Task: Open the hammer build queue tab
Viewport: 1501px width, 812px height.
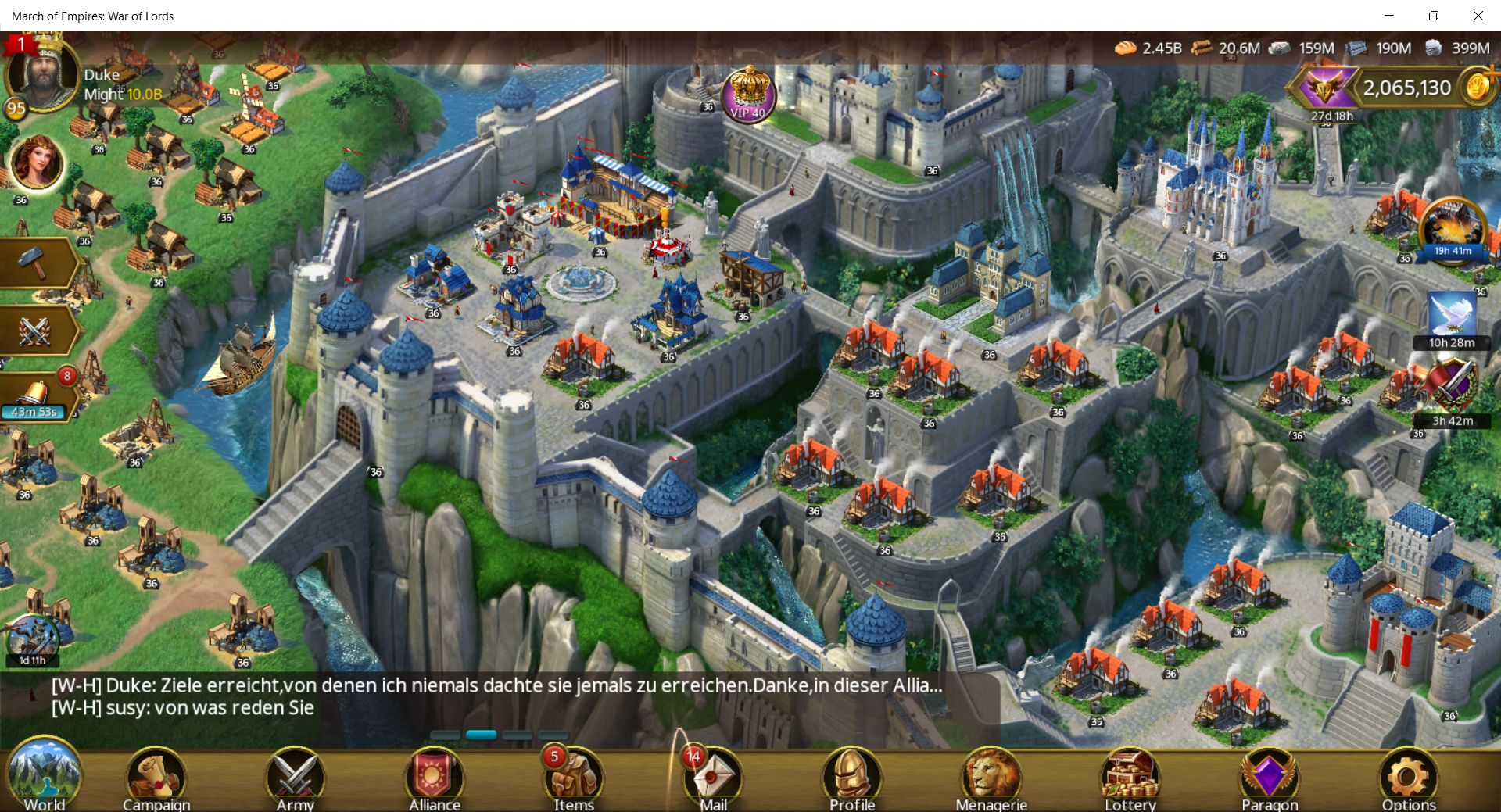Action: (35, 263)
